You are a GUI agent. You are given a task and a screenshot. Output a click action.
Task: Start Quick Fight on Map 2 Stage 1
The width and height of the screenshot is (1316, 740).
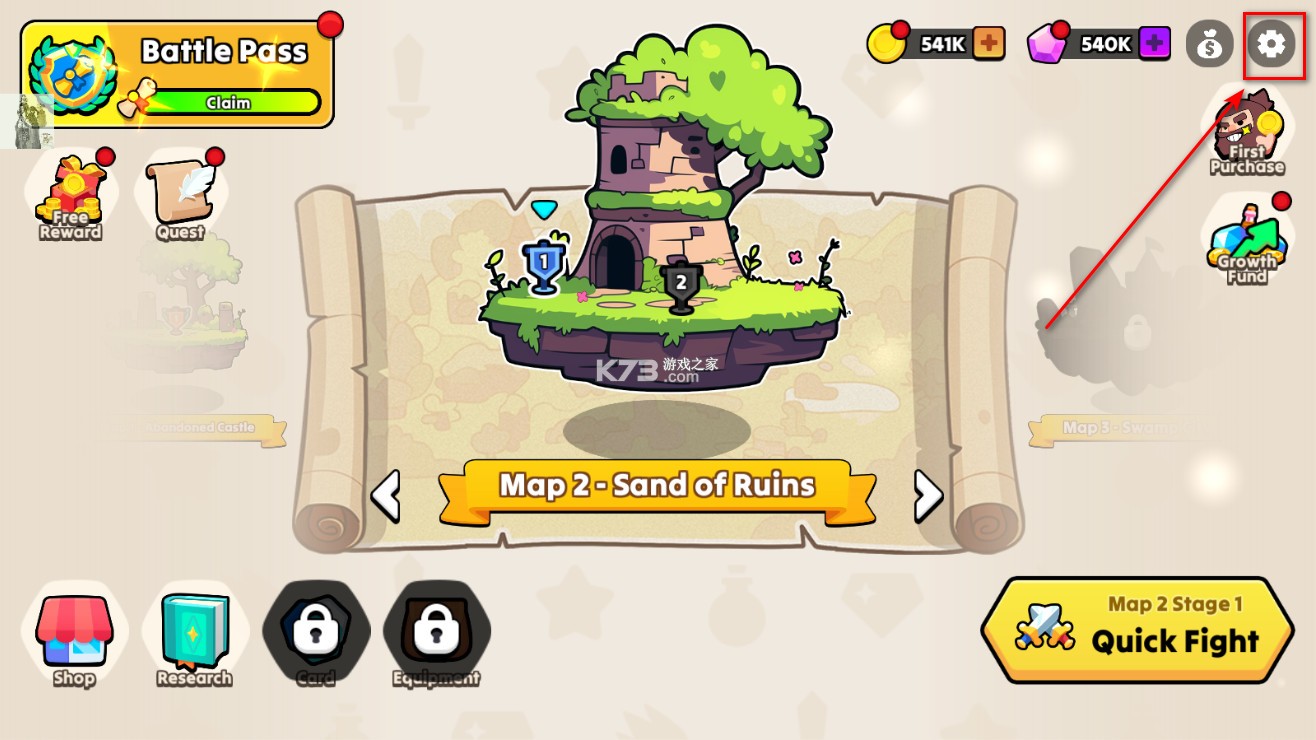click(1137, 629)
